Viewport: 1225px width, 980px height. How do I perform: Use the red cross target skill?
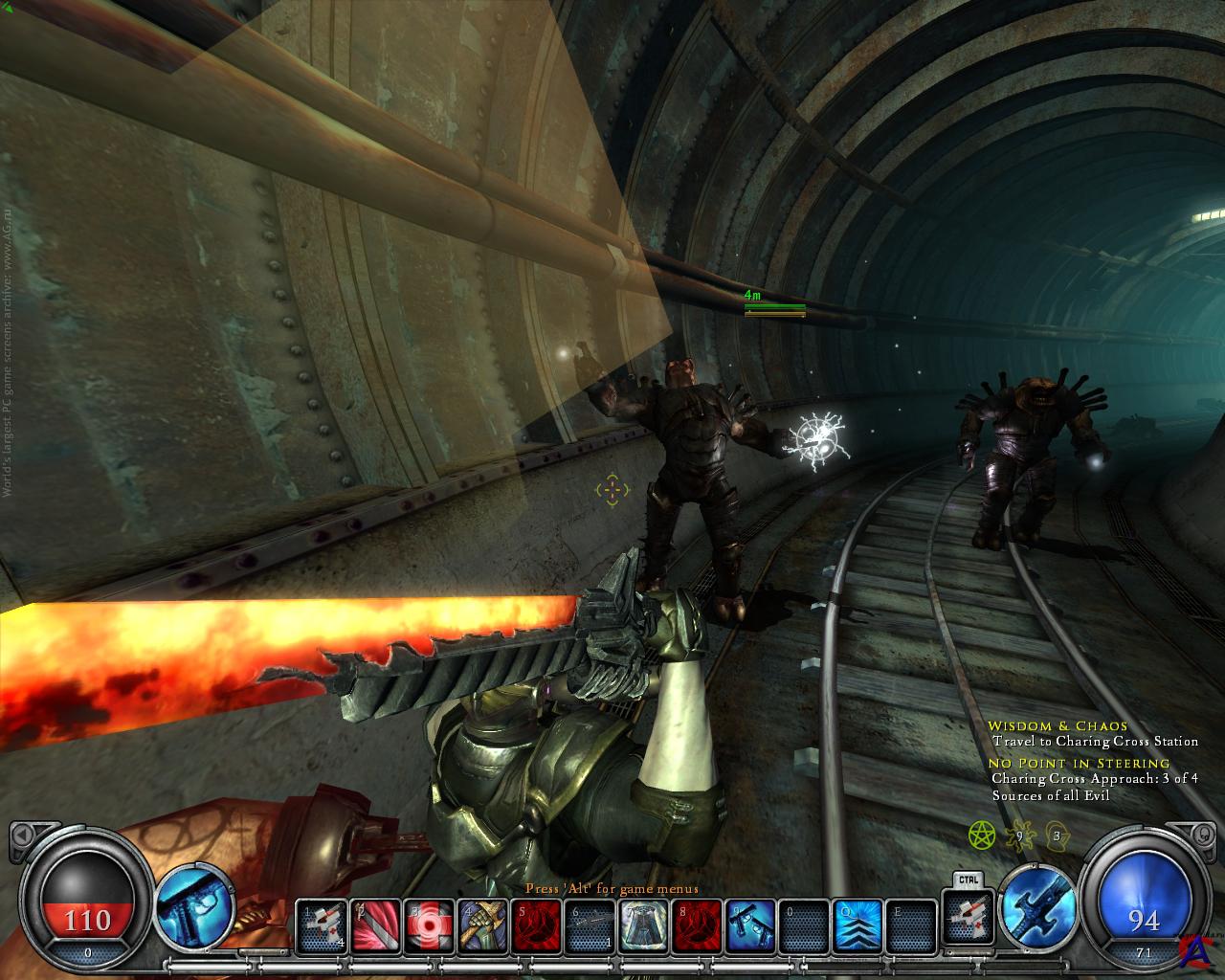pos(429,928)
